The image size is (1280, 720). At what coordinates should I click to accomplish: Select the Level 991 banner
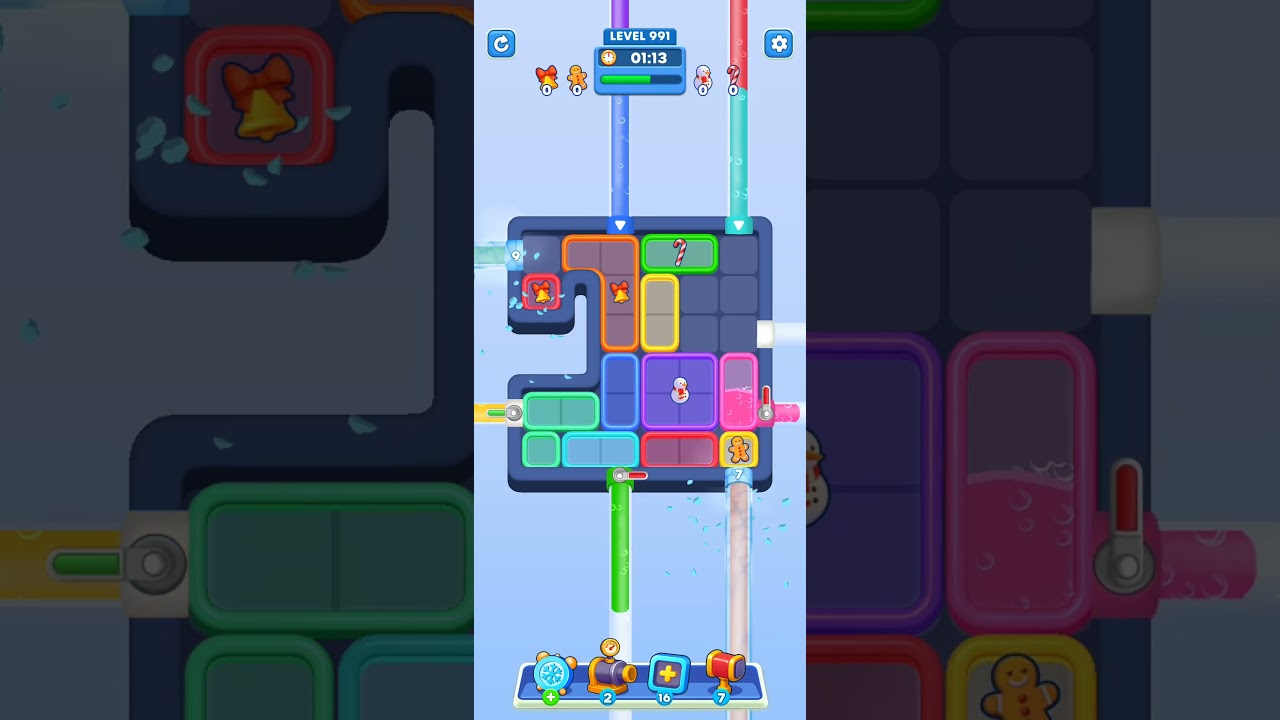[640, 36]
